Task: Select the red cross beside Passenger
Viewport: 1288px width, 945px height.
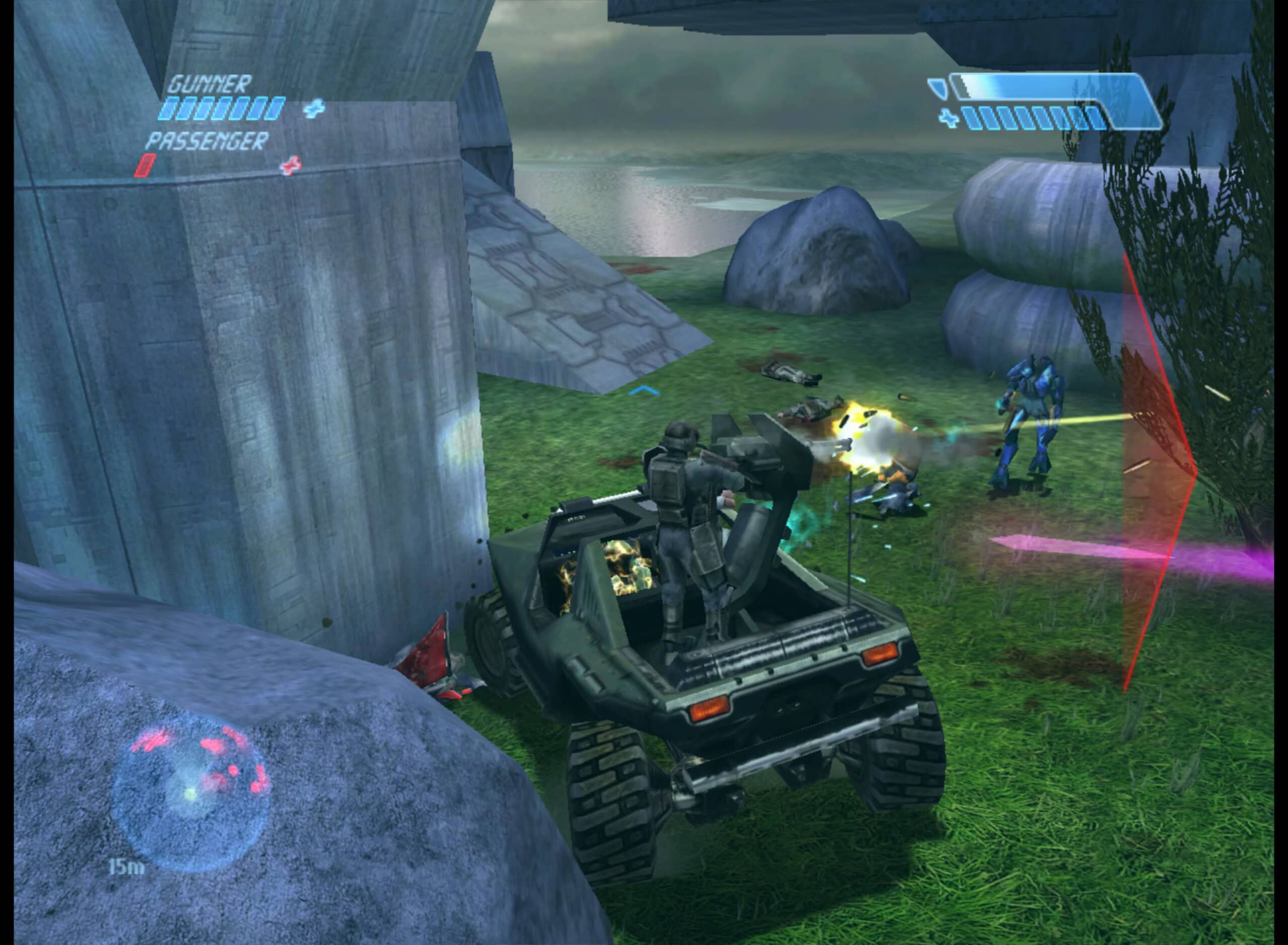Action: 291,166
